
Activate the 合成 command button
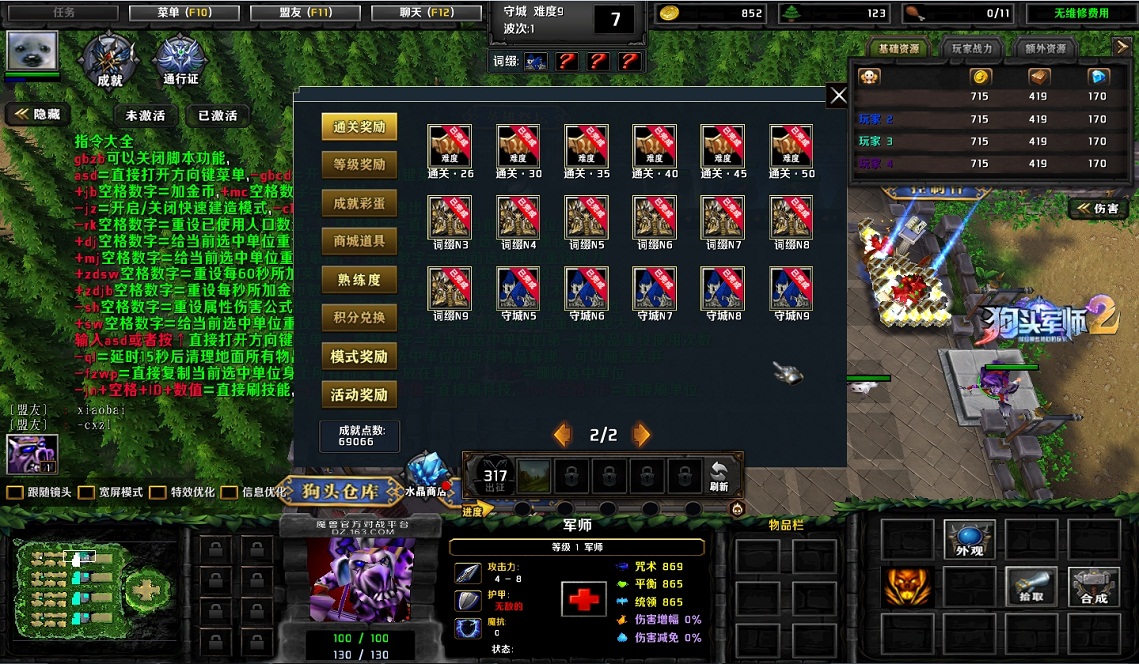1094,586
